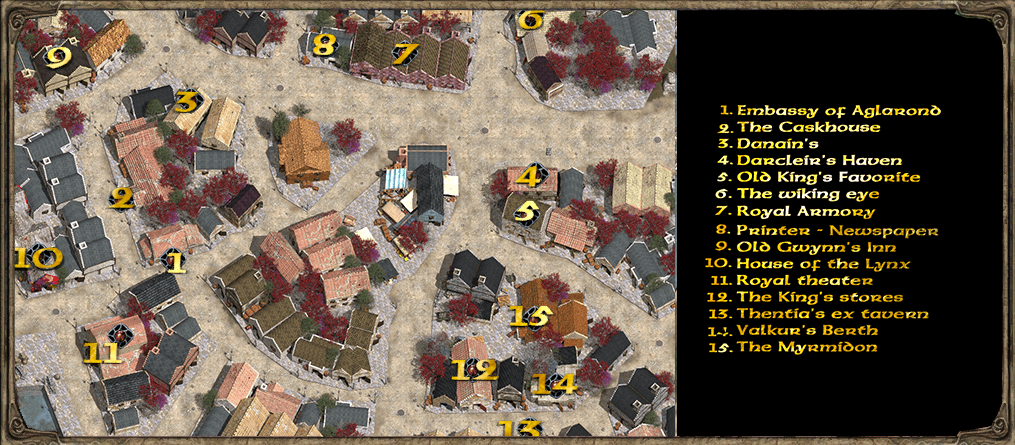This screenshot has height=445, width=1015.
Task: Select map marker number 11
Action: (101, 350)
